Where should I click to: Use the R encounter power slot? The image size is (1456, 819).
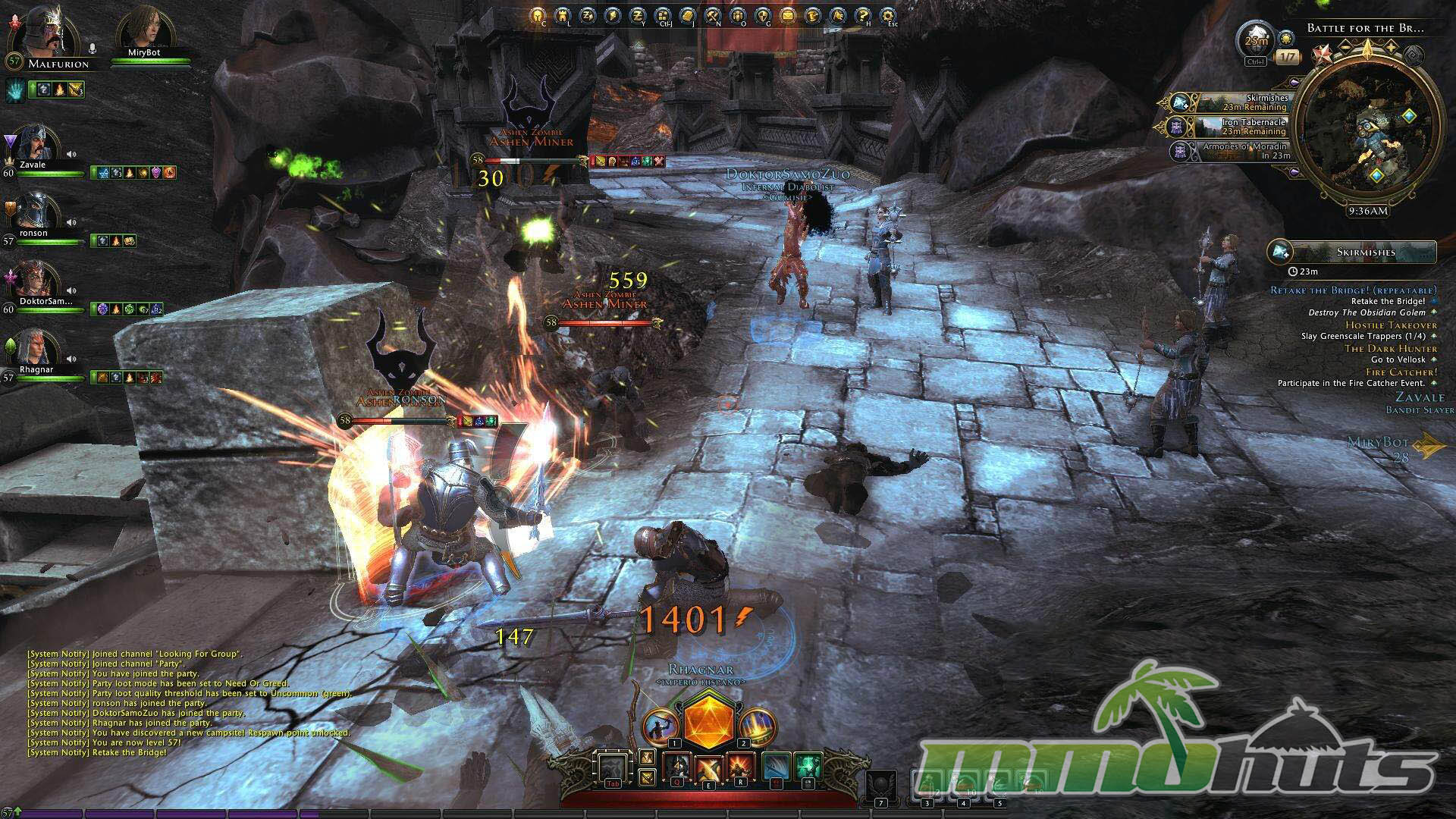pyautogui.click(x=739, y=767)
